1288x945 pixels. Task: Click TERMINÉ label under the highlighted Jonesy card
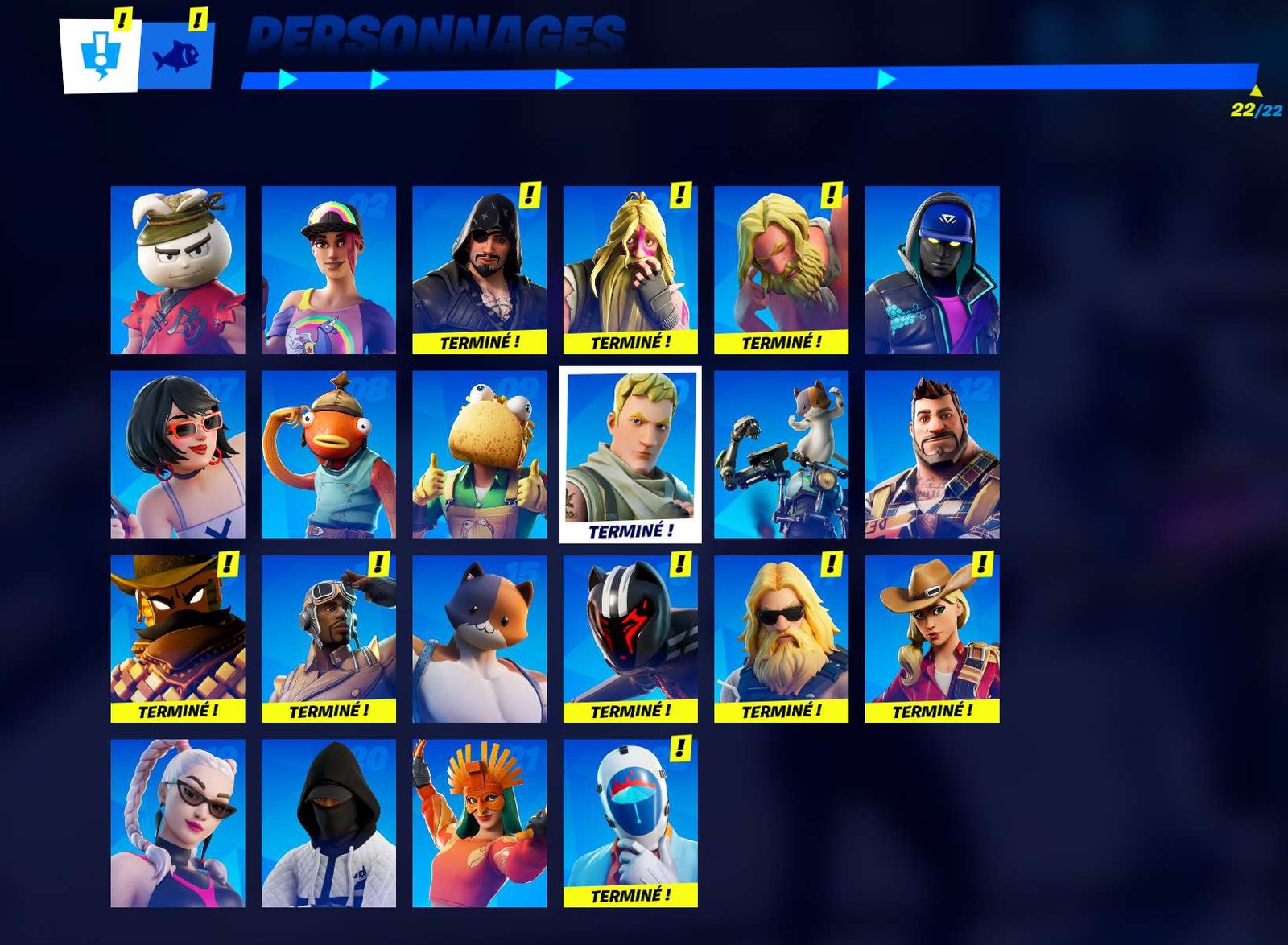(x=632, y=530)
